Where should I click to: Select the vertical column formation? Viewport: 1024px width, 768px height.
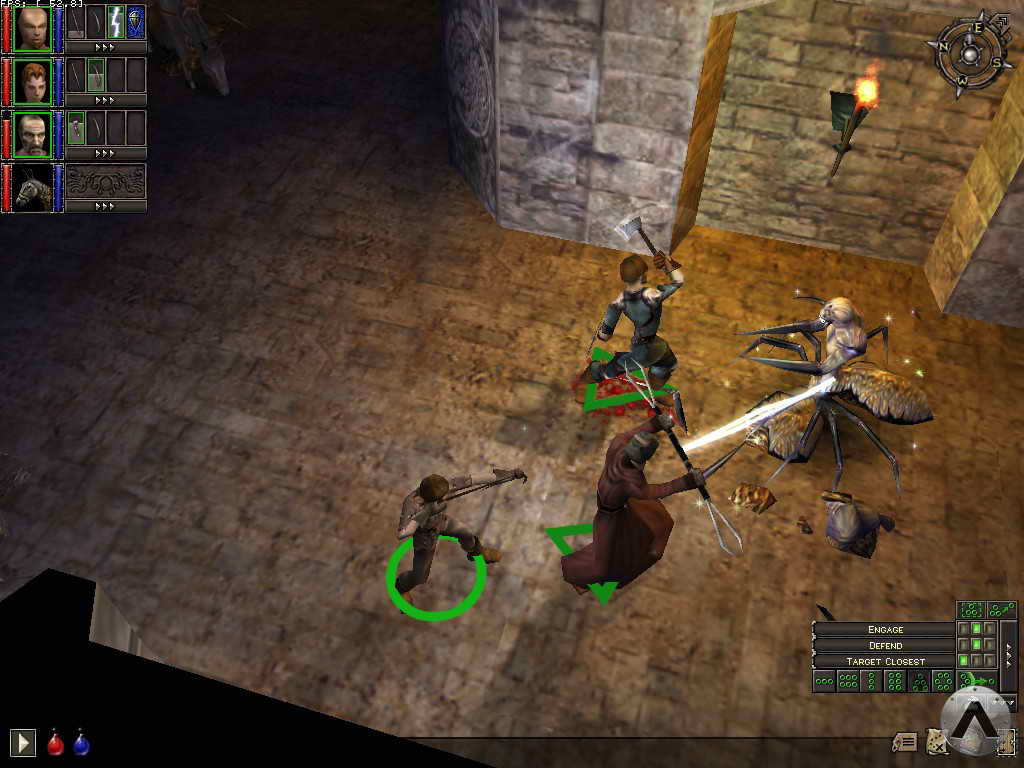point(871,681)
